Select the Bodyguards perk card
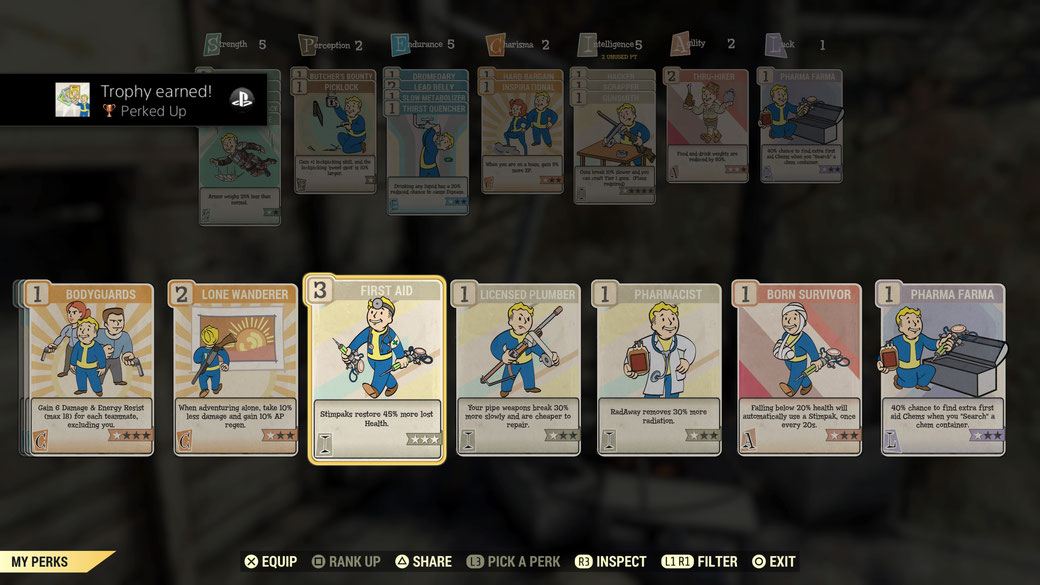The image size is (1040, 585). 91,370
